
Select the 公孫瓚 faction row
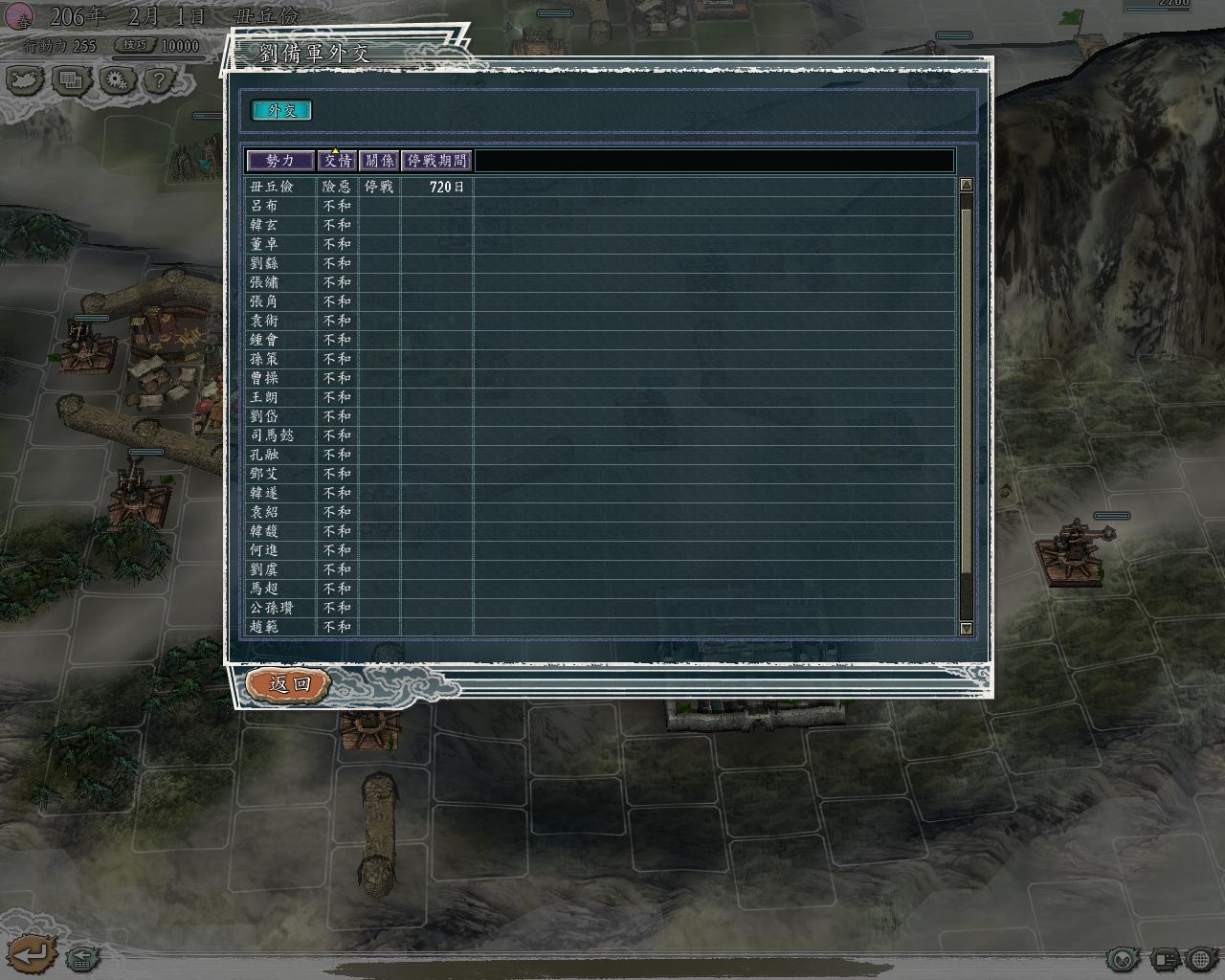point(272,608)
